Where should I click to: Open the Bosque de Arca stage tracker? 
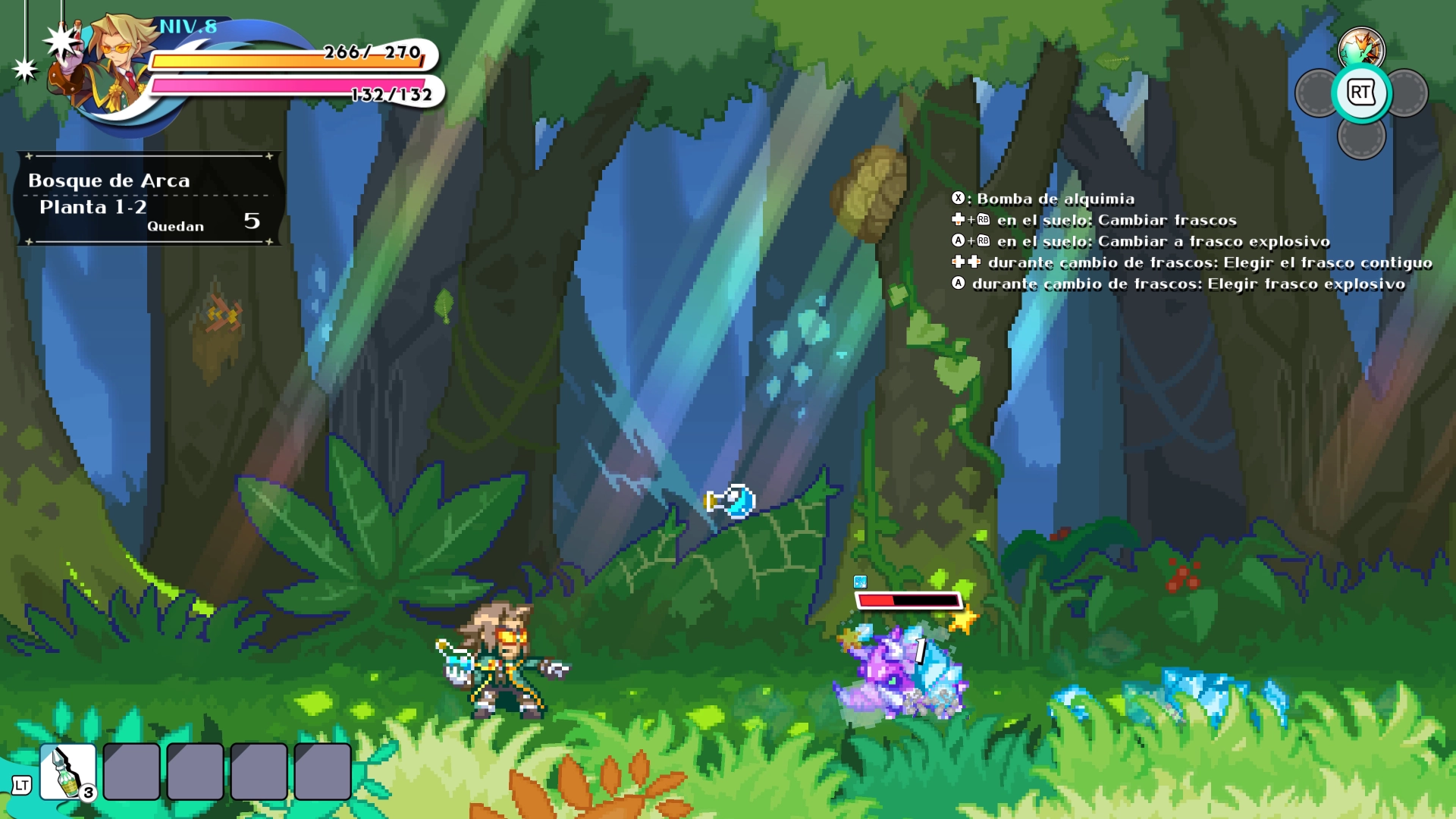coord(149,199)
